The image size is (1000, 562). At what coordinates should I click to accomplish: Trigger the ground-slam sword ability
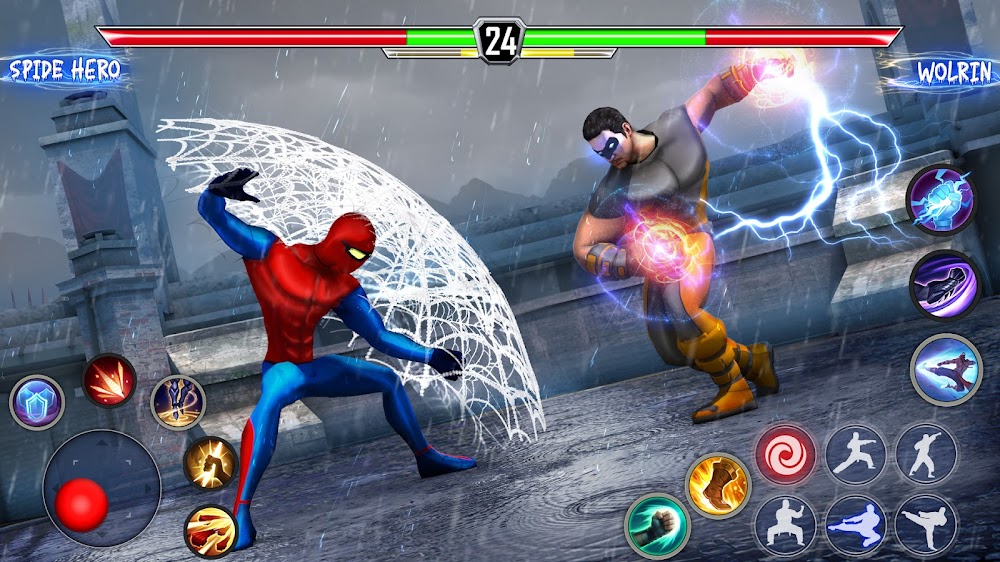coord(178,402)
